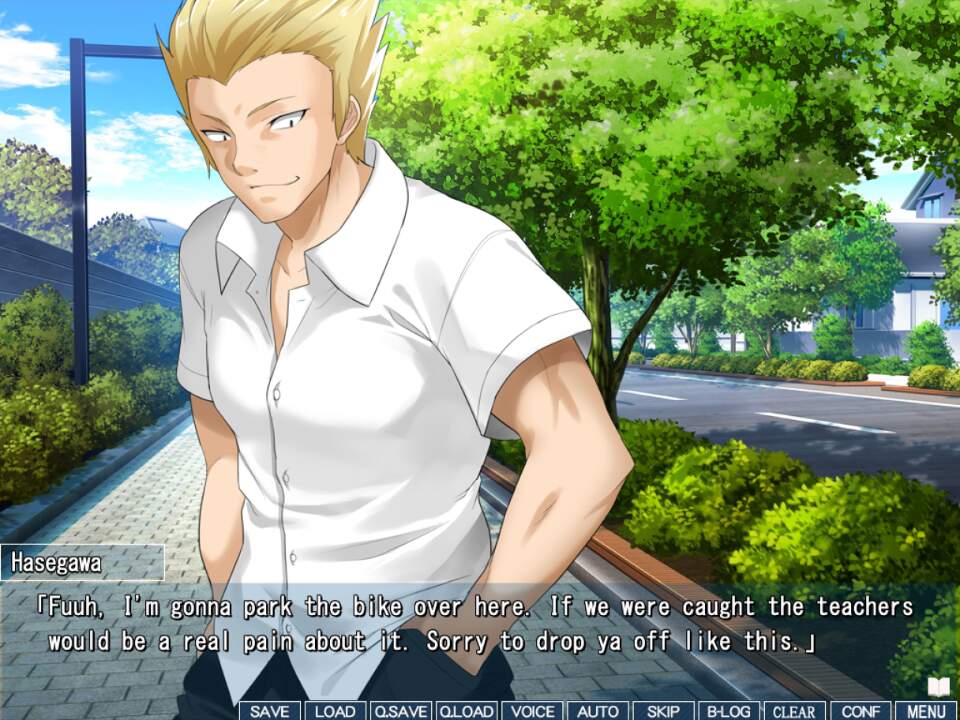Image resolution: width=960 pixels, height=720 pixels.
Task: Open the game MENU
Action: click(926, 711)
